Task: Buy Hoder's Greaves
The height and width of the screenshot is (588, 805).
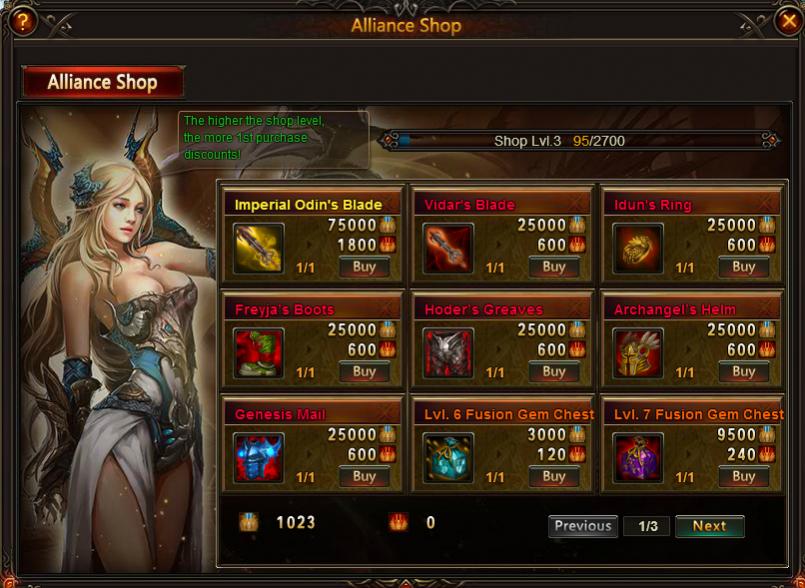Action: pos(554,372)
